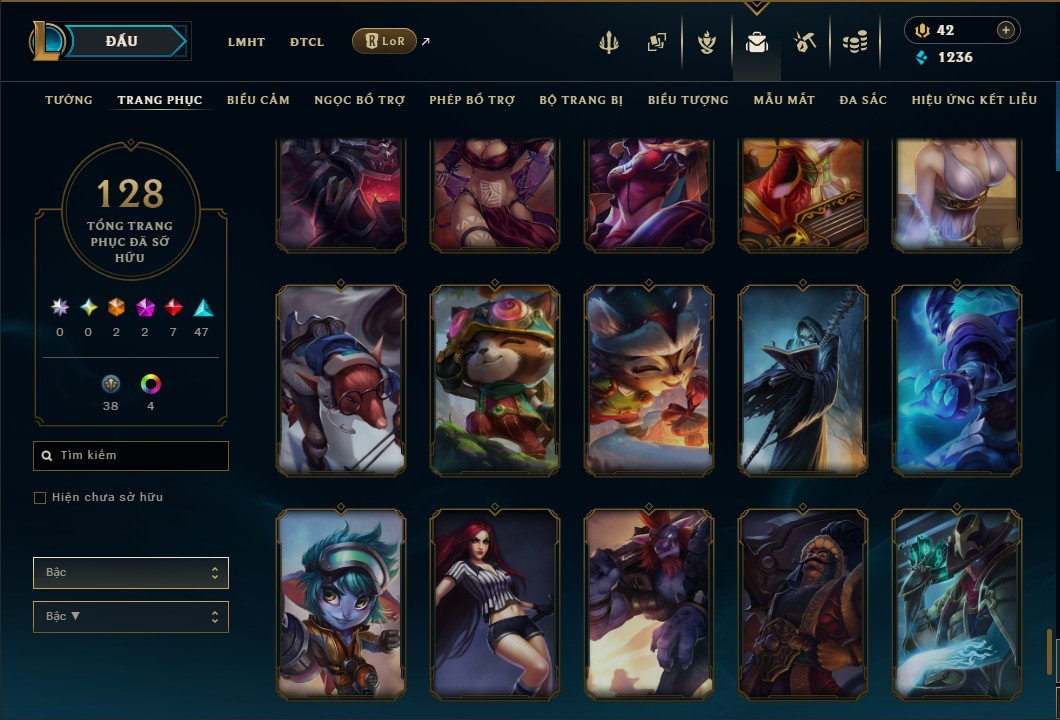The width and height of the screenshot is (1060, 720).
Task: Click the Tìm kiếm search field
Action: point(131,456)
